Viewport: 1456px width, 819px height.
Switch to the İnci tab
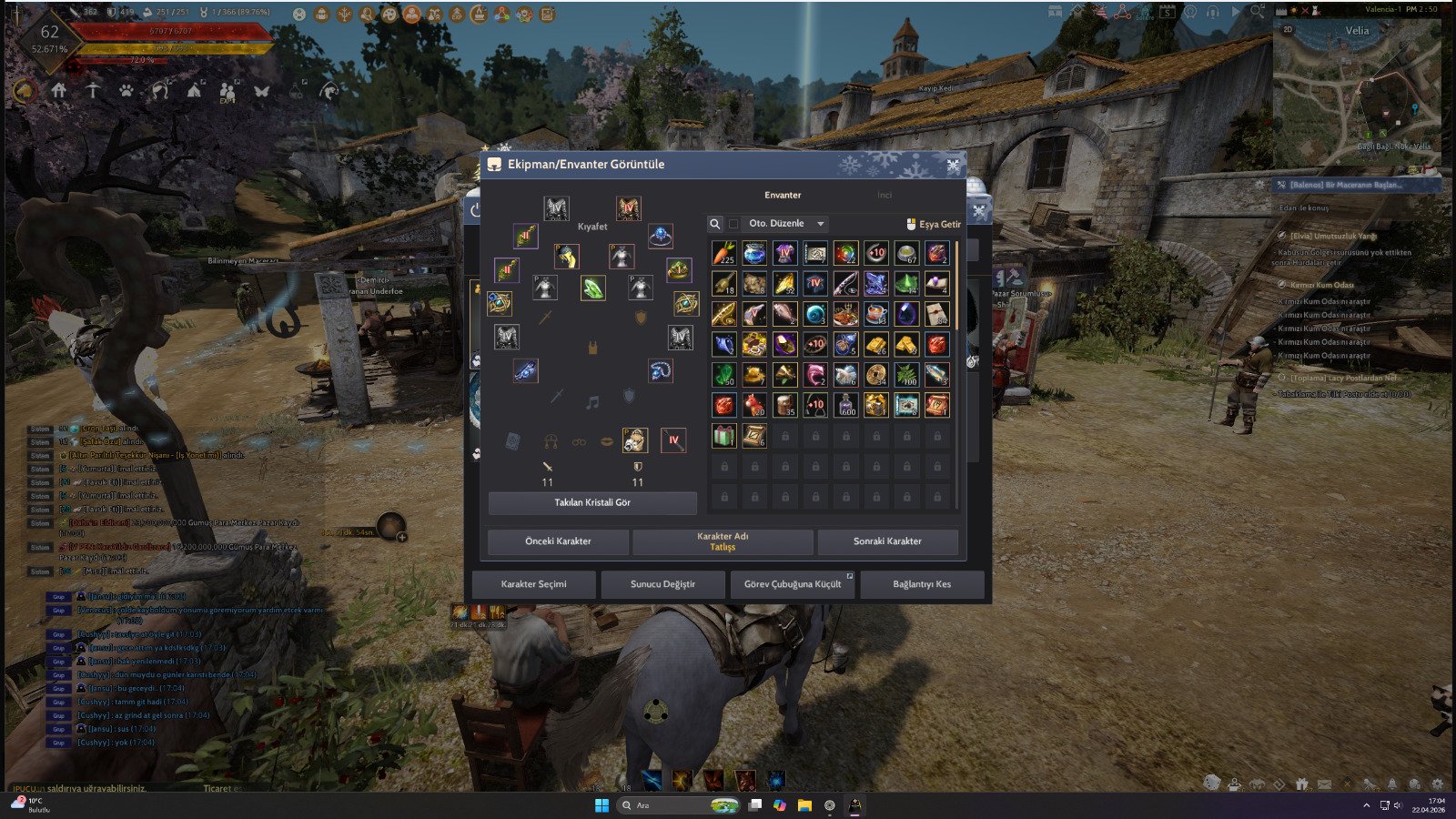[x=884, y=195]
